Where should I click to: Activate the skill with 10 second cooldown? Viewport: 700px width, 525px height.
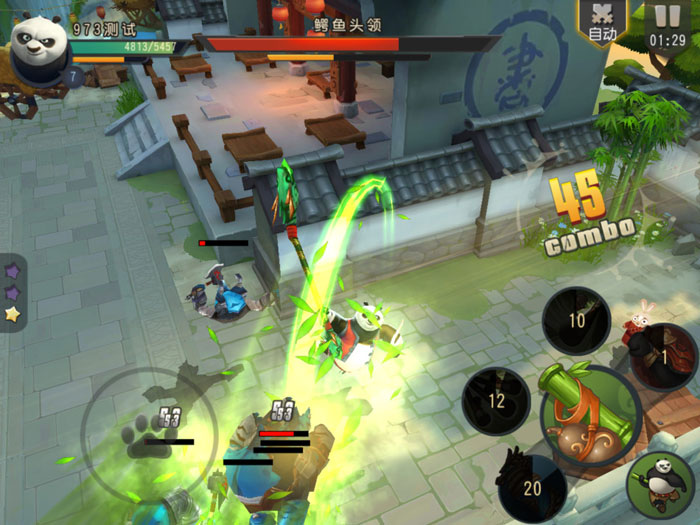pyautogui.click(x=577, y=321)
